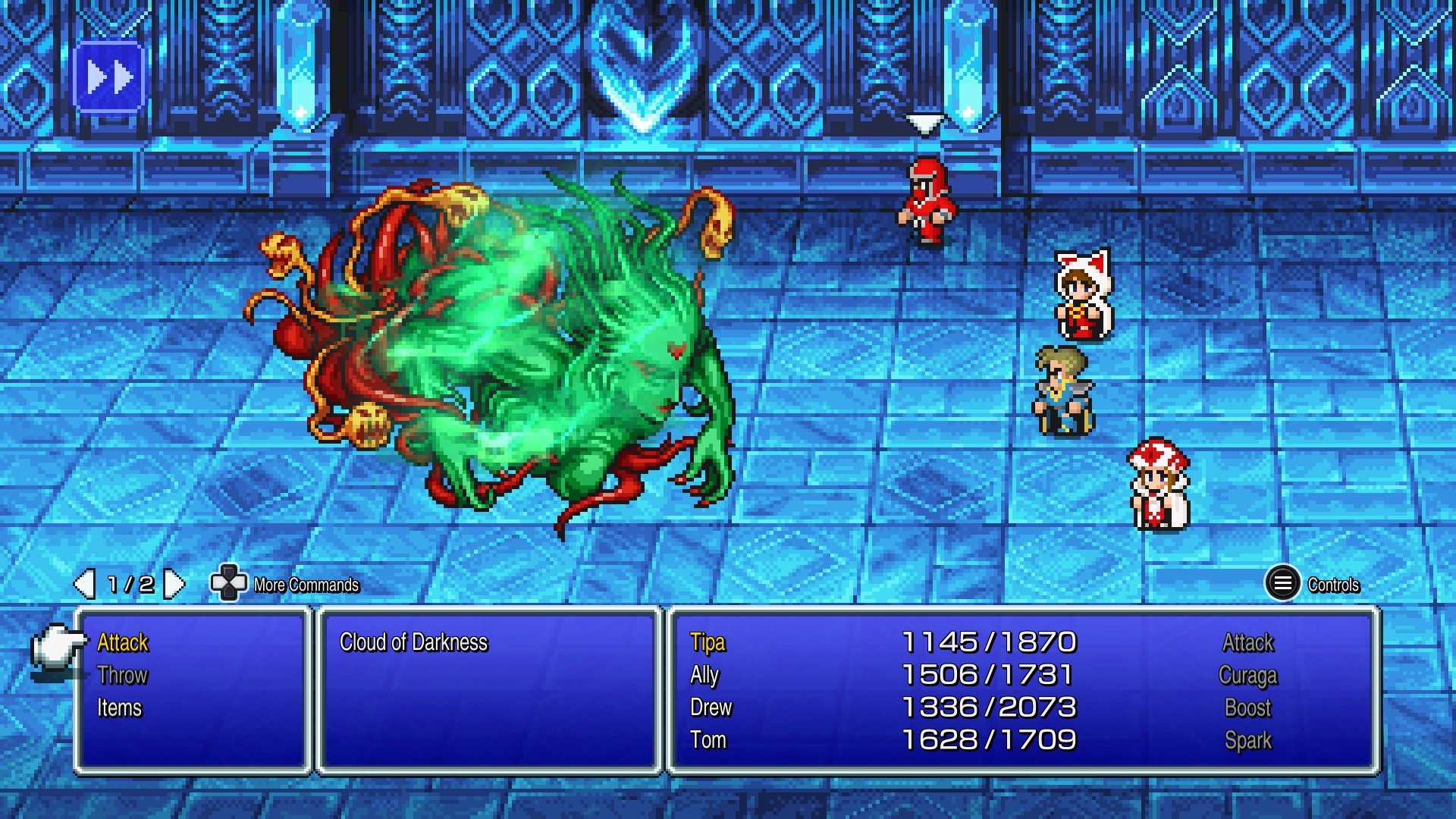Select Tipa in the party list
Image resolution: width=1456 pixels, height=819 pixels.
tap(708, 643)
